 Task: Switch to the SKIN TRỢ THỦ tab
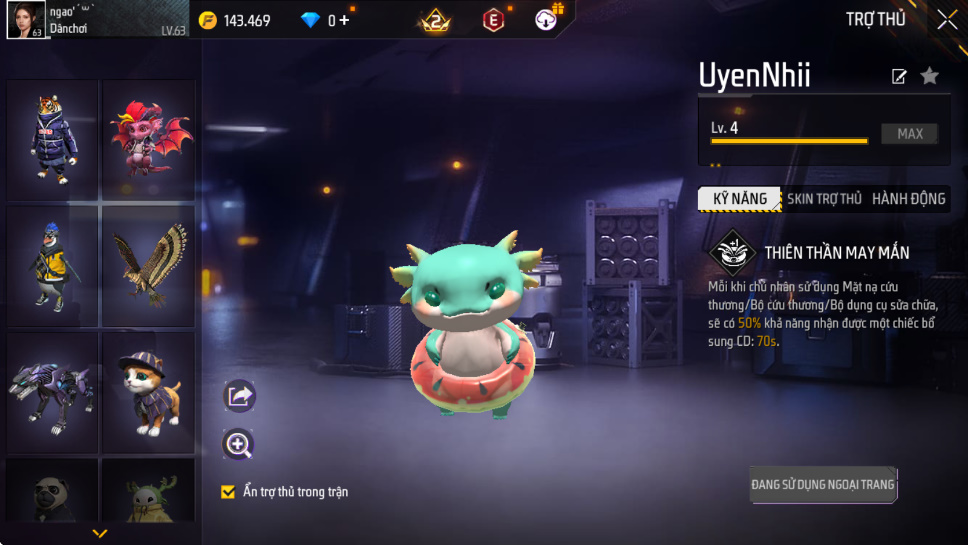[x=824, y=199]
